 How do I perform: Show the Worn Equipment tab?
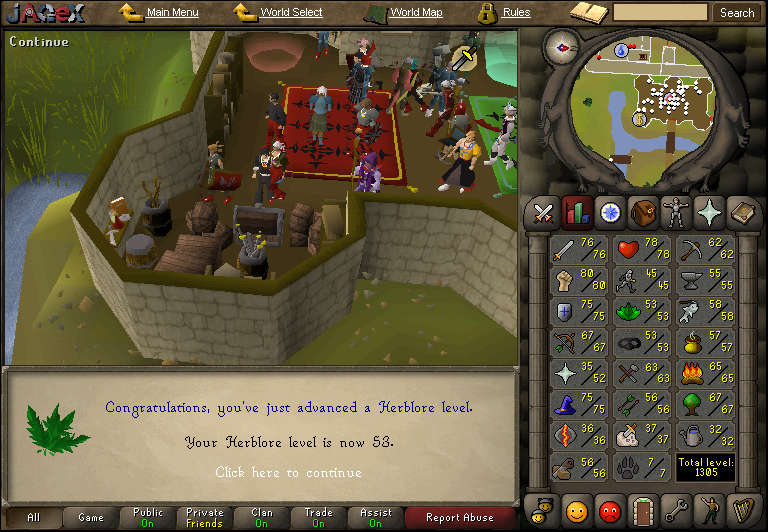coord(676,213)
